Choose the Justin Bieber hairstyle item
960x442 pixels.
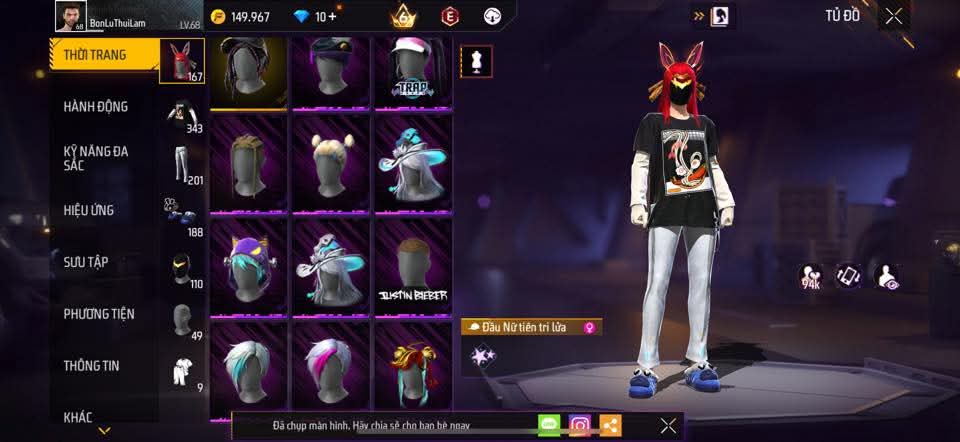tap(413, 268)
